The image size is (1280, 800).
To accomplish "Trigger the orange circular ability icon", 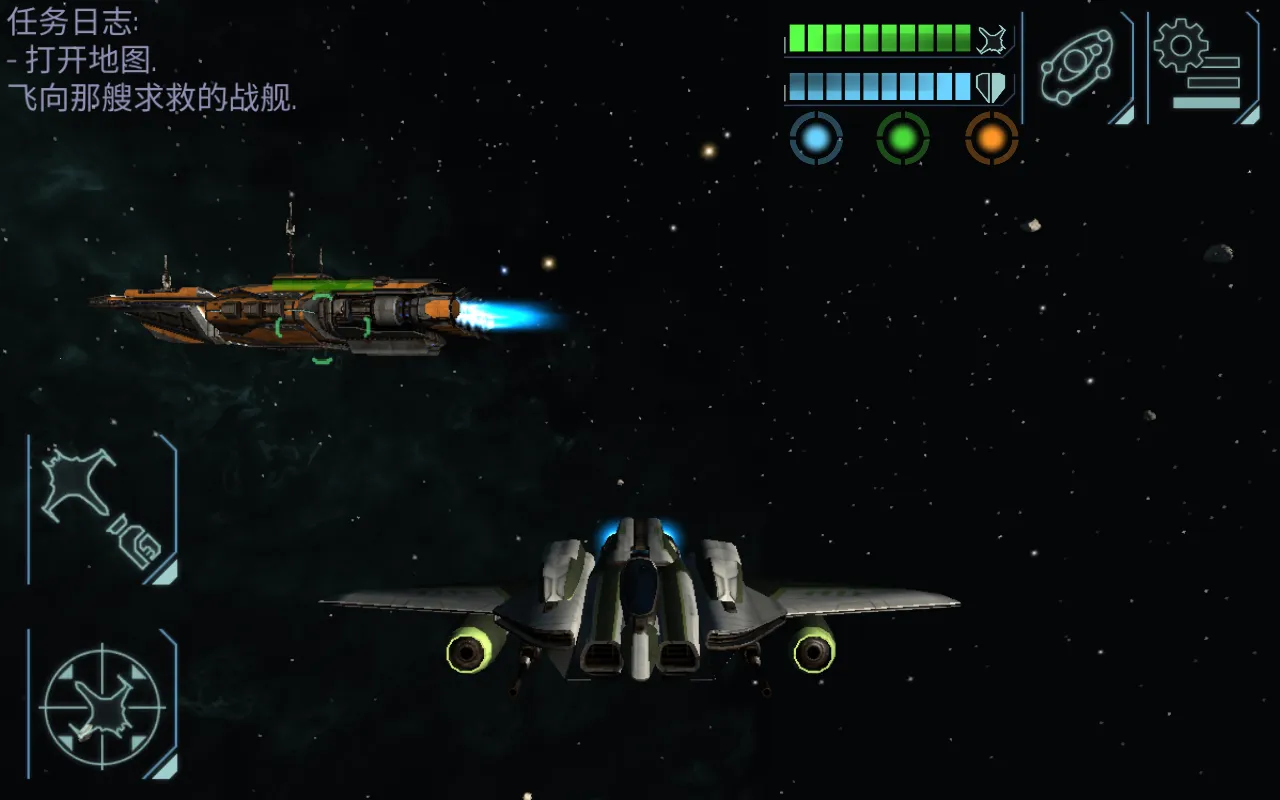I will click(x=991, y=139).
